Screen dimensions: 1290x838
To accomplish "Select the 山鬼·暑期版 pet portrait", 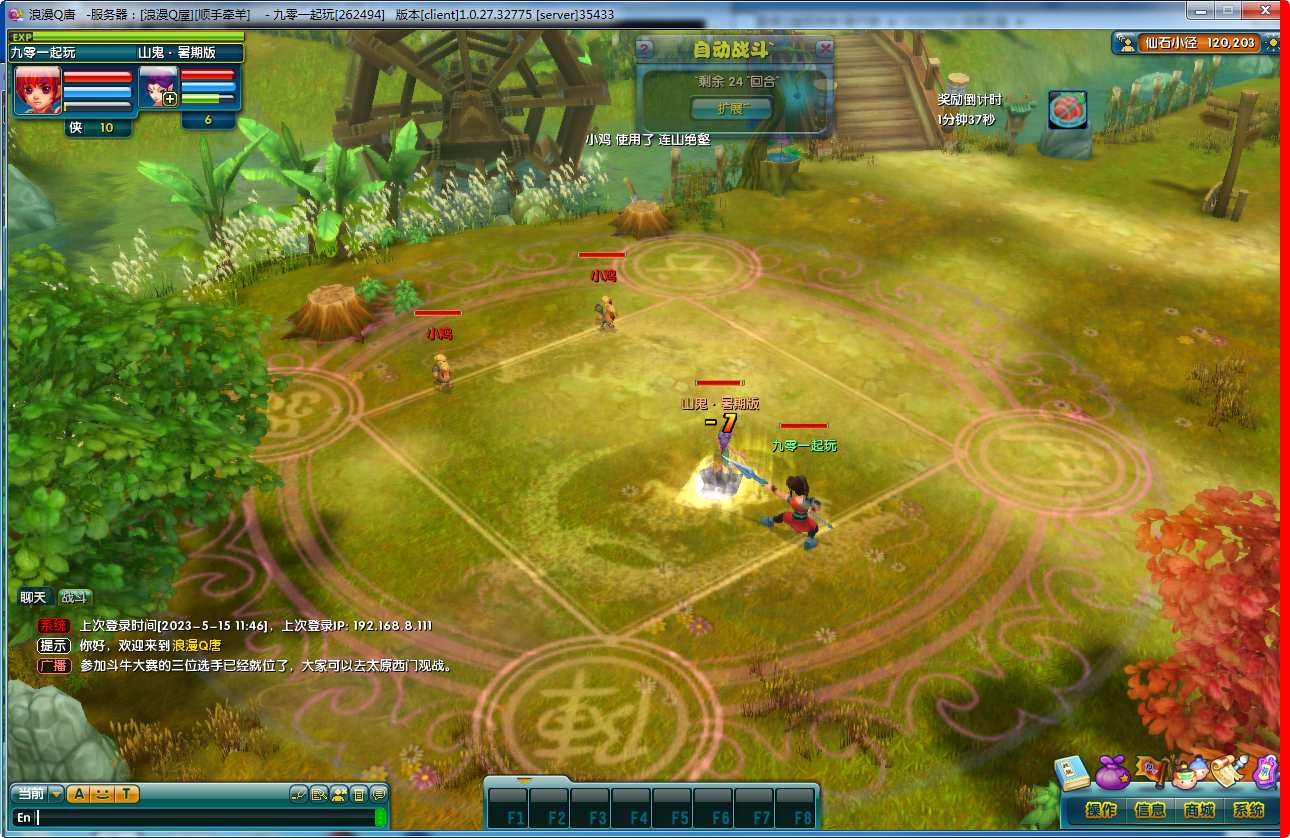I will [158, 86].
